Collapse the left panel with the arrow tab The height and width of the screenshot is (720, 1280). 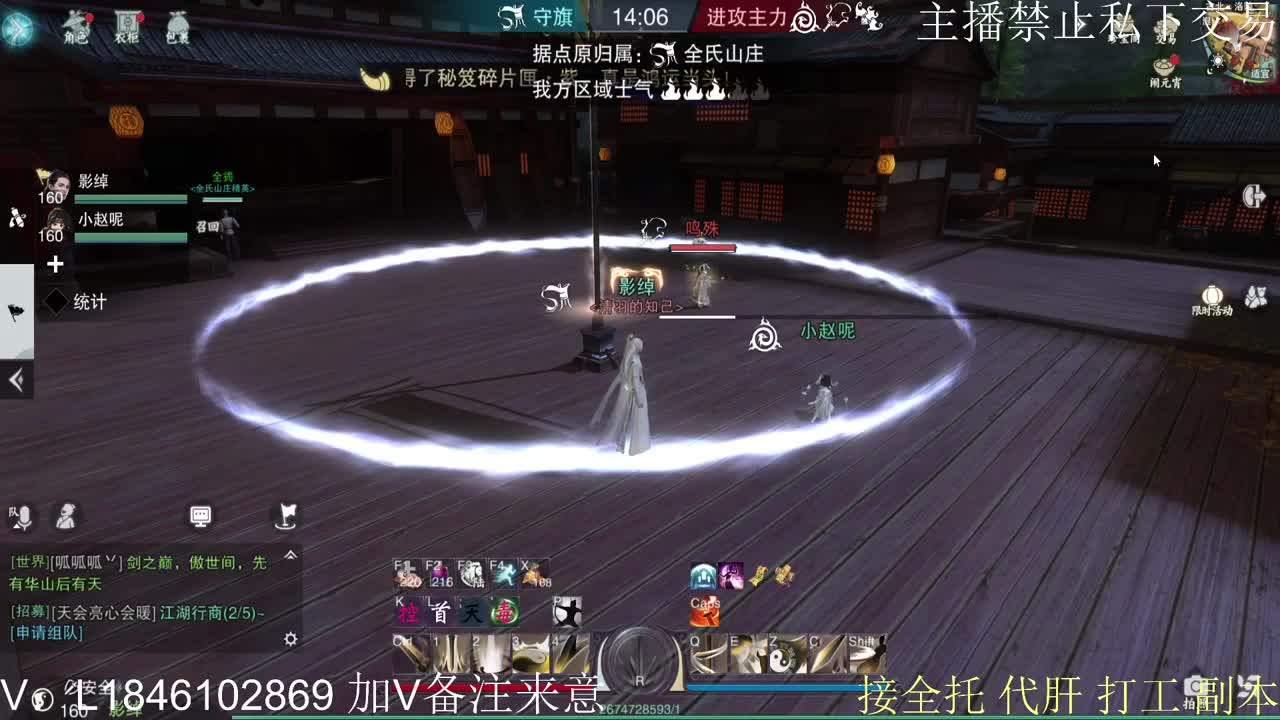click(16, 380)
